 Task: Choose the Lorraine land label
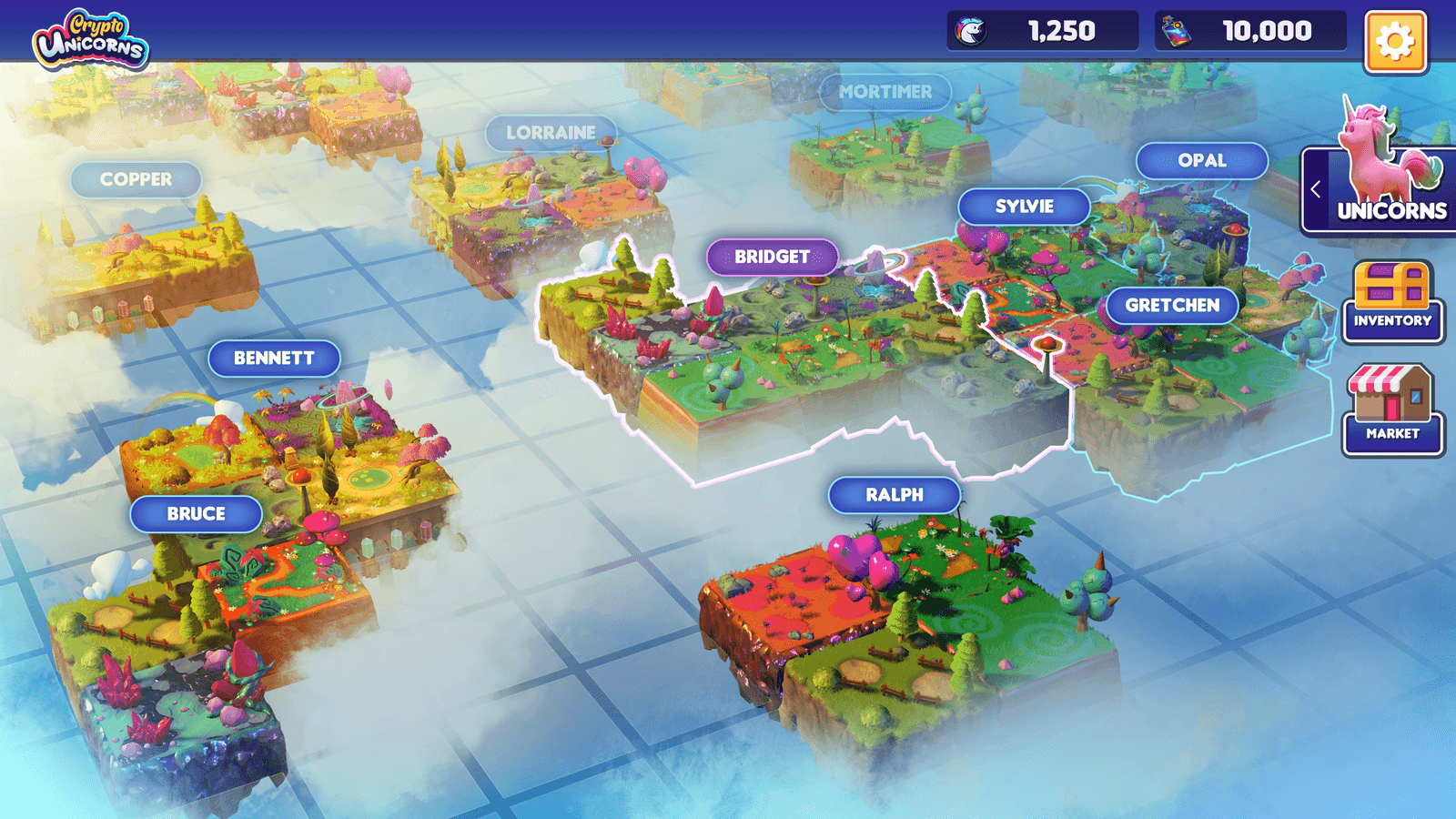click(551, 133)
